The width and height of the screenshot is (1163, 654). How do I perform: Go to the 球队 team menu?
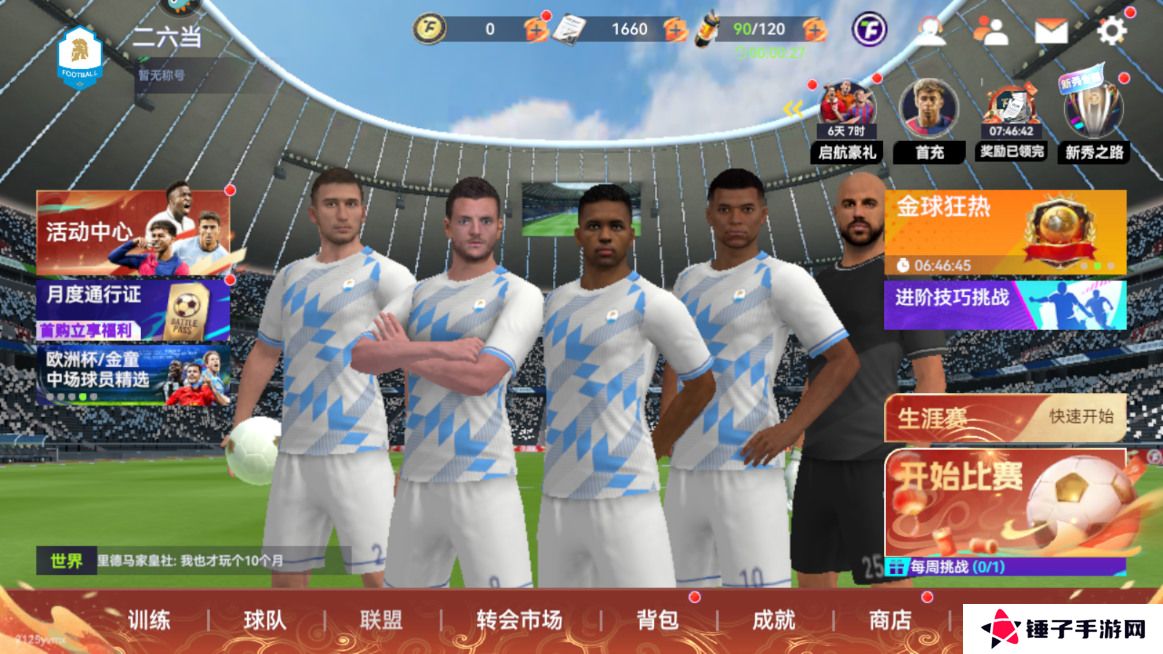pyautogui.click(x=265, y=620)
